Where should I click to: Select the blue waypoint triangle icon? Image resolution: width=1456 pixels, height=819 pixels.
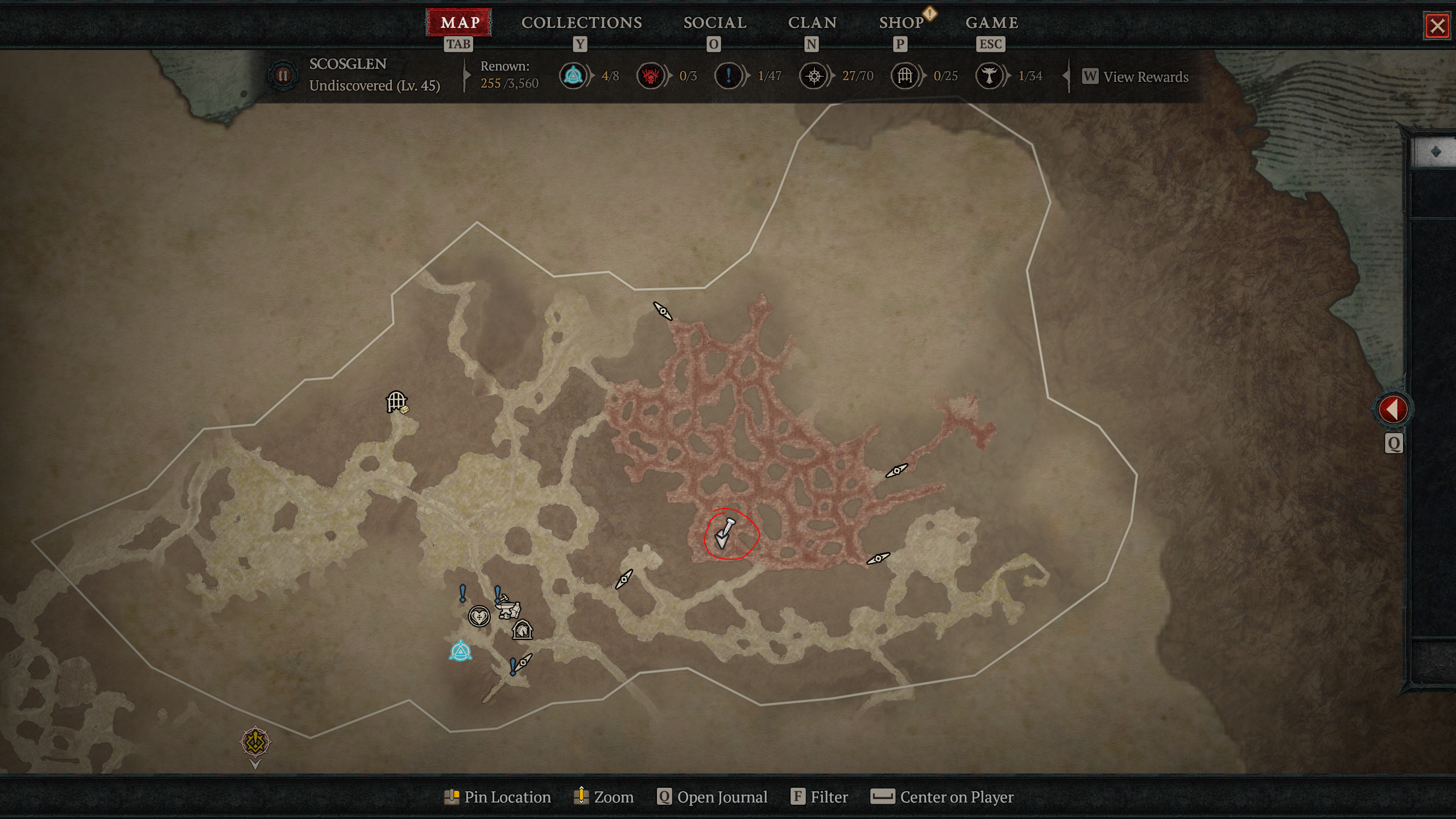tap(461, 651)
